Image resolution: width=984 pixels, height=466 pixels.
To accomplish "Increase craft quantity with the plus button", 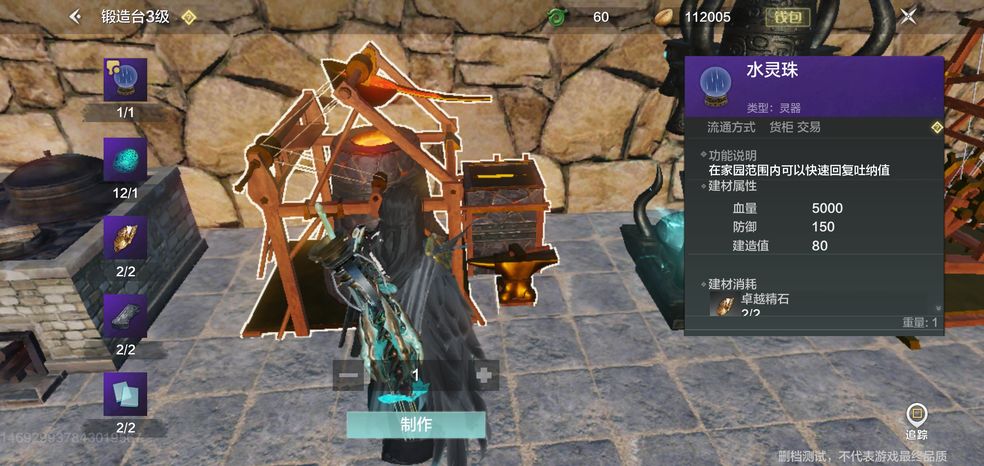I will coord(484,376).
